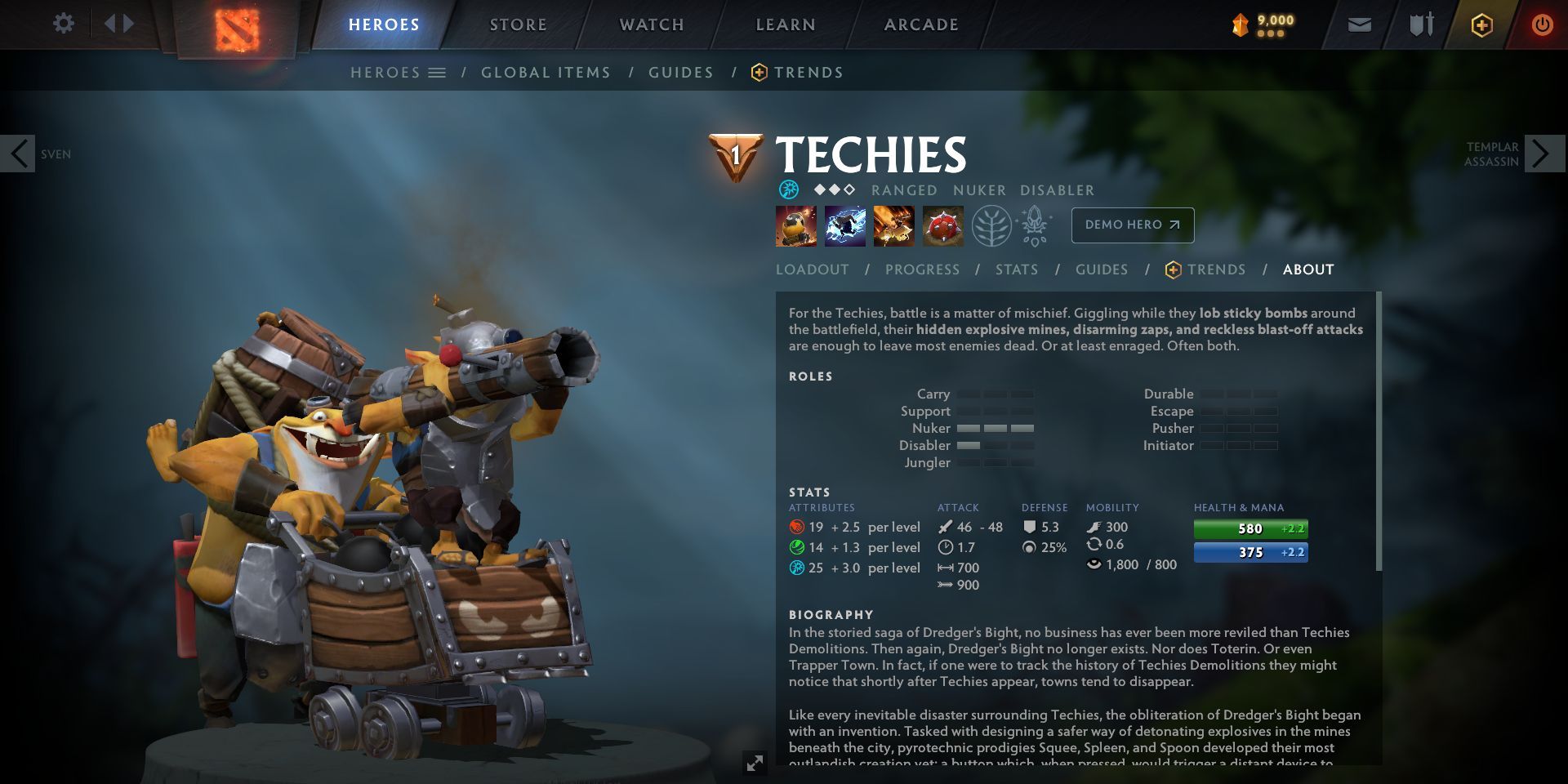Expand the hero model view
1568x784 pixels.
point(755,763)
